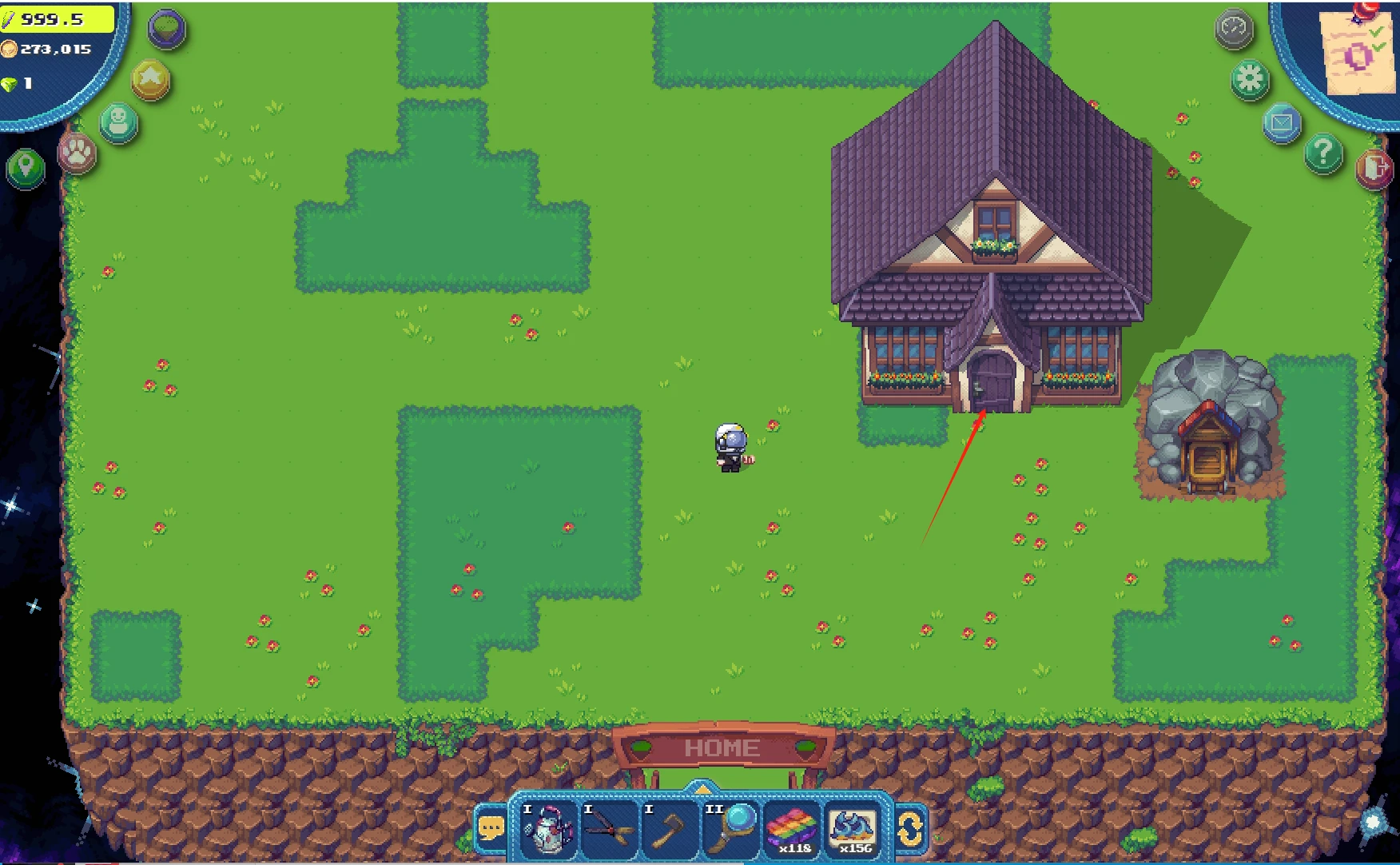Open the question mark help button
Image resolution: width=1400 pixels, height=865 pixels.
(1323, 152)
